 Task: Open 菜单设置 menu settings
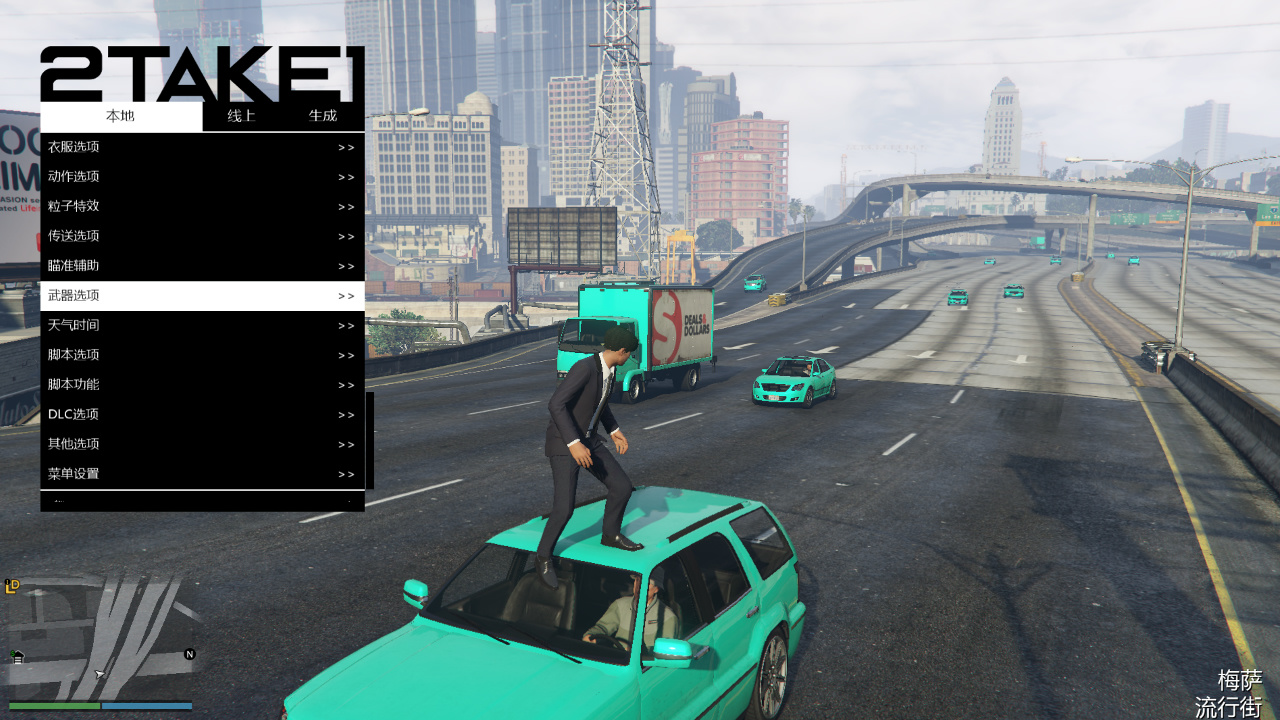tap(202, 474)
